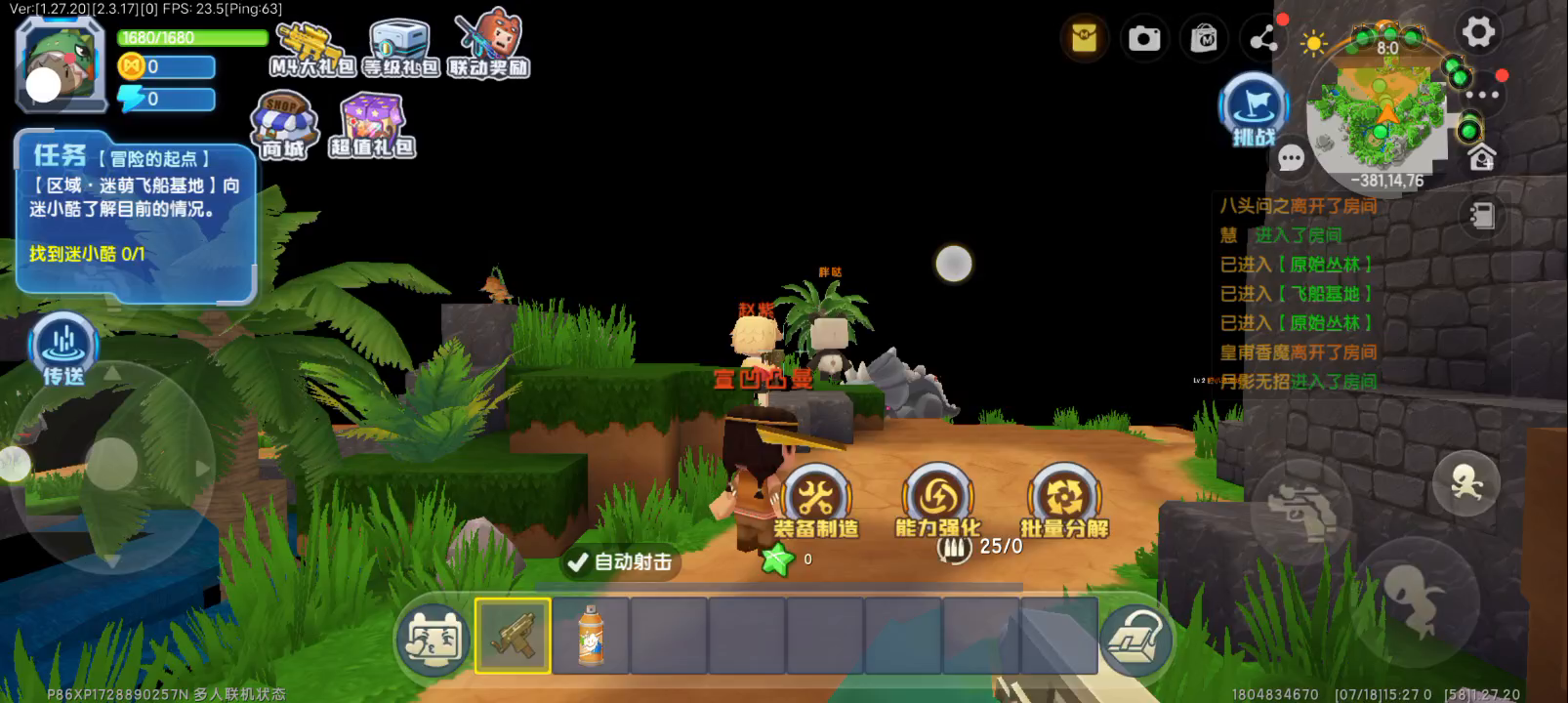Open the settings gear
This screenshot has width=1568, height=703.
click(1477, 32)
